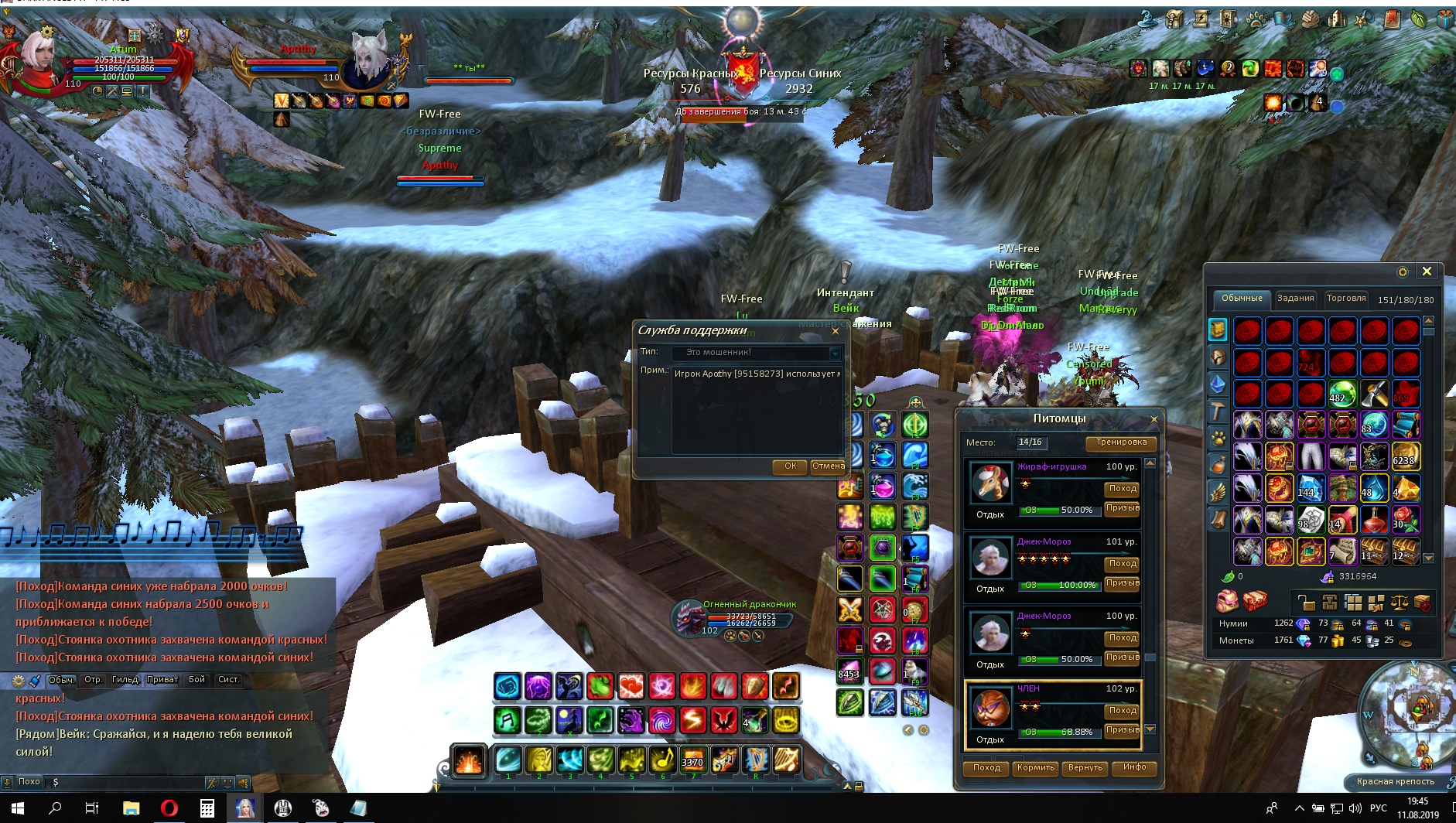Switch to the Задания inventory tab
The image size is (1456, 823).
tap(1295, 299)
